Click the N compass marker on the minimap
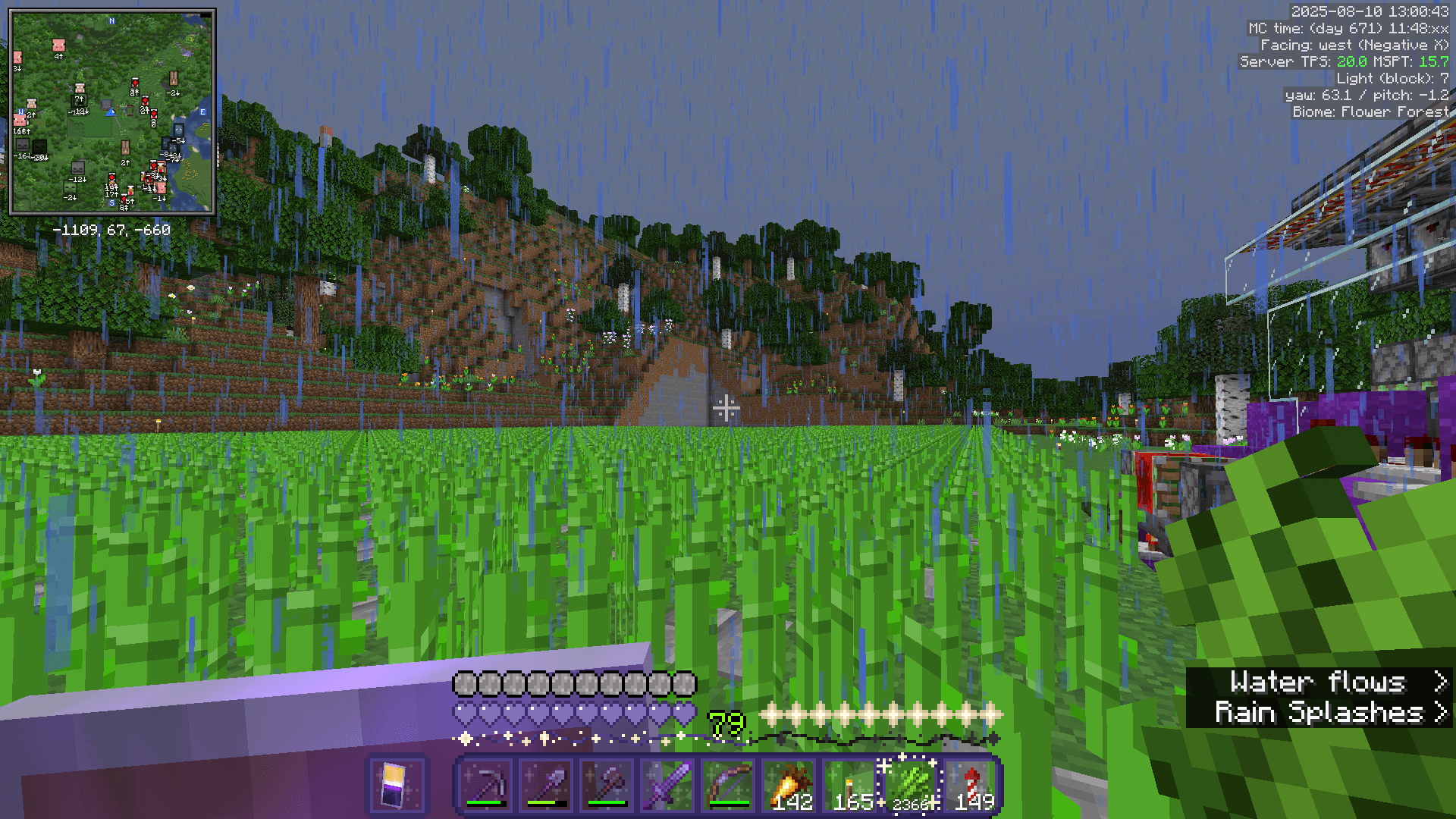 (x=111, y=20)
